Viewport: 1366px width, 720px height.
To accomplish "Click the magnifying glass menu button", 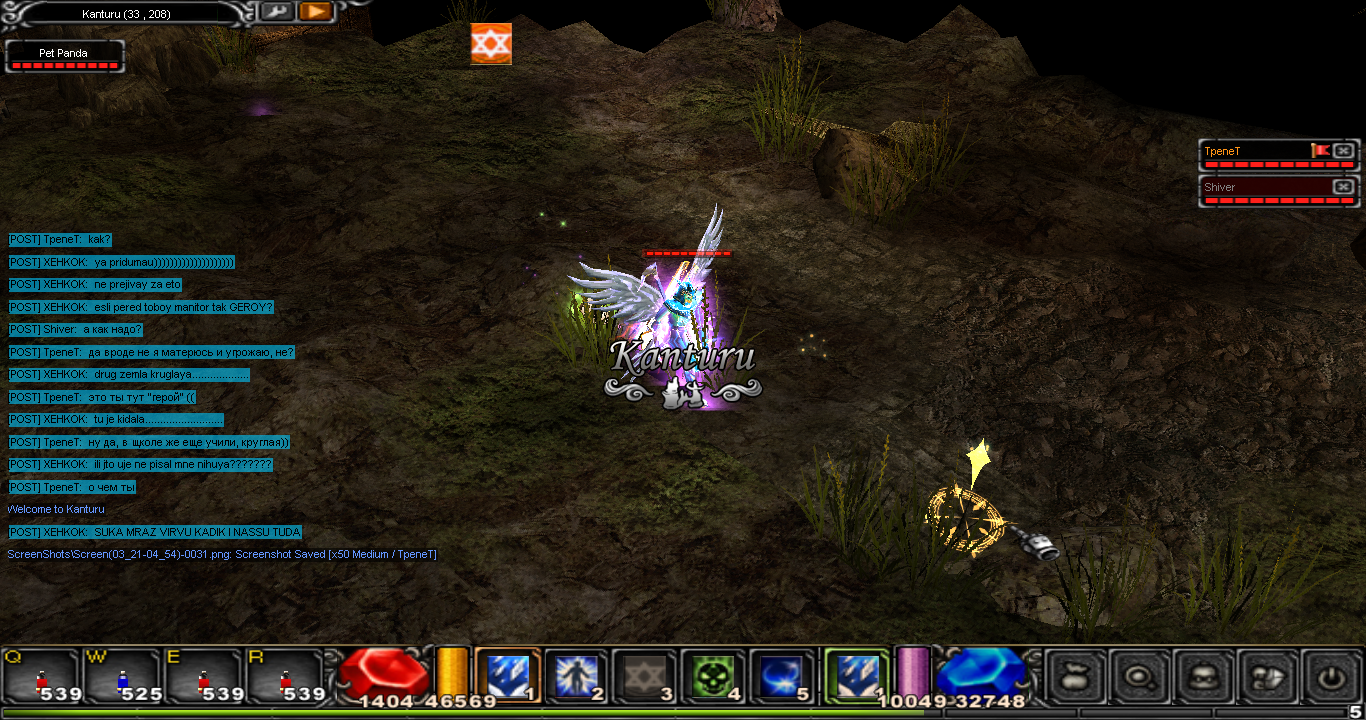I will click(x=1141, y=677).
